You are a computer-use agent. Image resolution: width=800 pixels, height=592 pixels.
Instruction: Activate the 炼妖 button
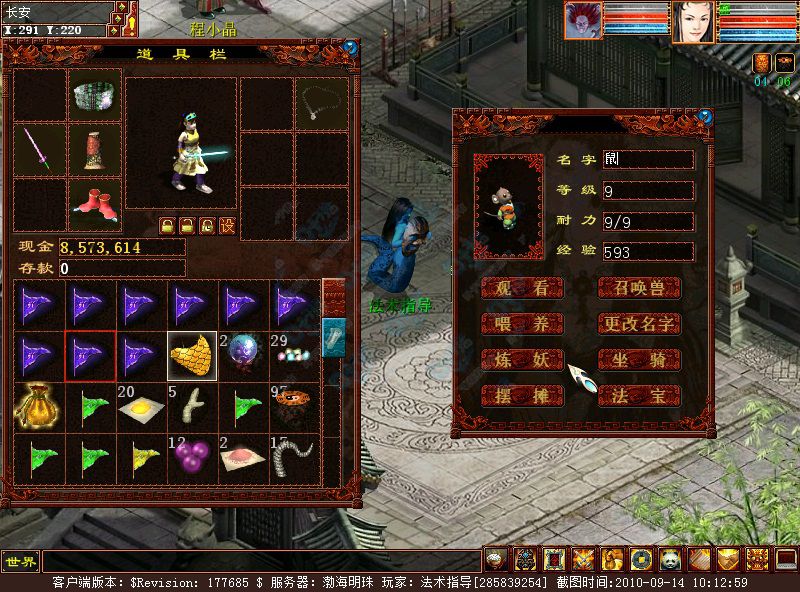[522, 360]
